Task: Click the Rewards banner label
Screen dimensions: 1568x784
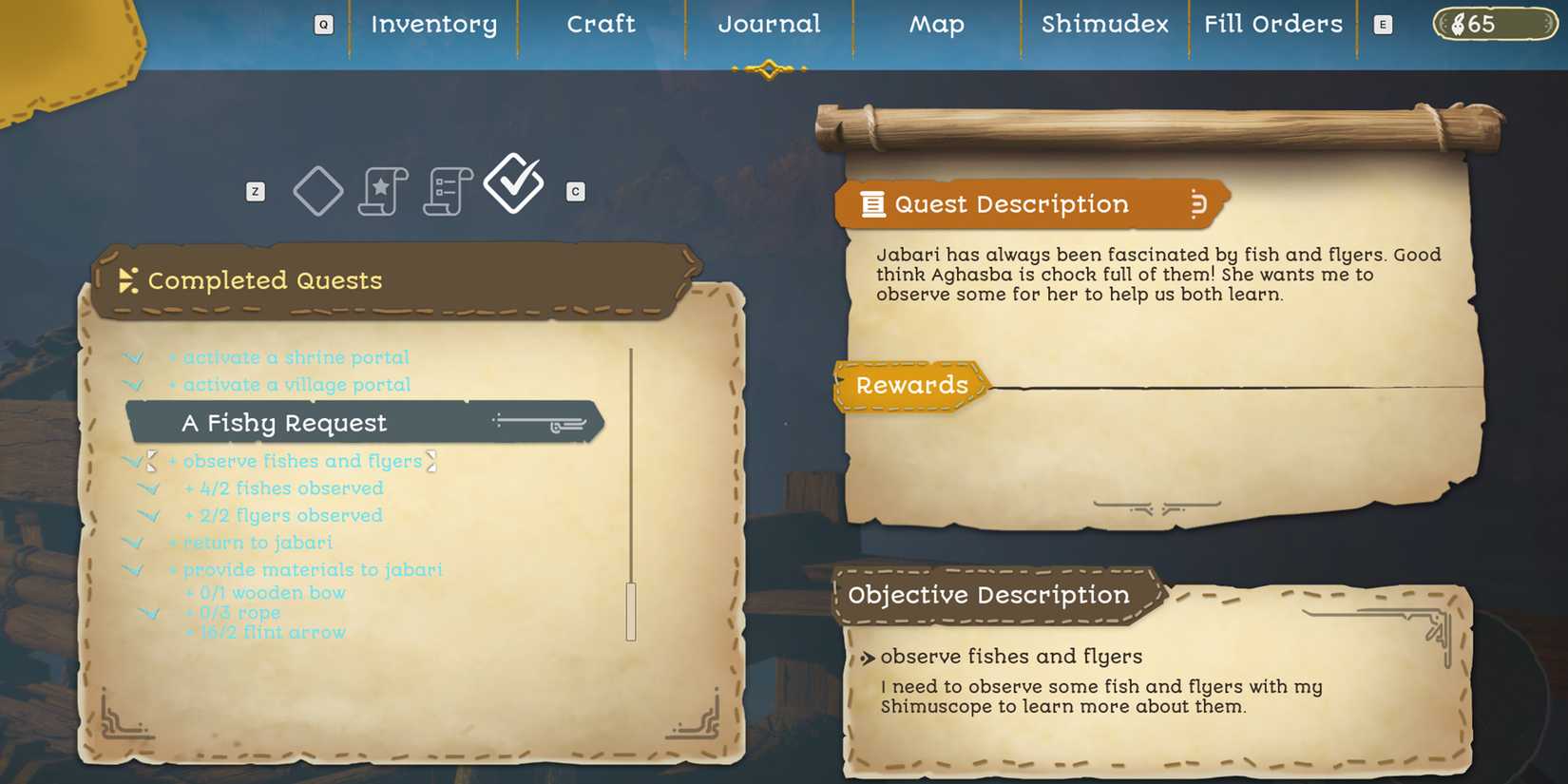Action: pos(911,386)
